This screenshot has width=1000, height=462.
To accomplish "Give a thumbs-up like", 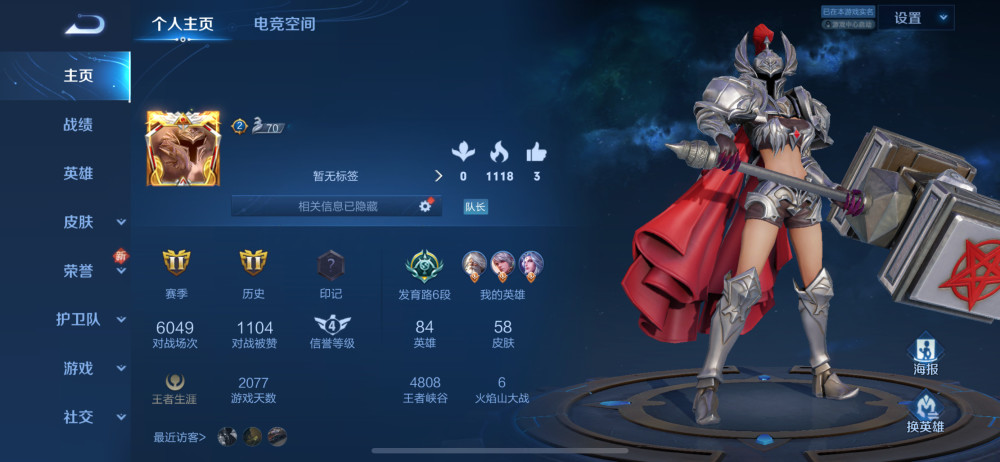I will (537, 153).
